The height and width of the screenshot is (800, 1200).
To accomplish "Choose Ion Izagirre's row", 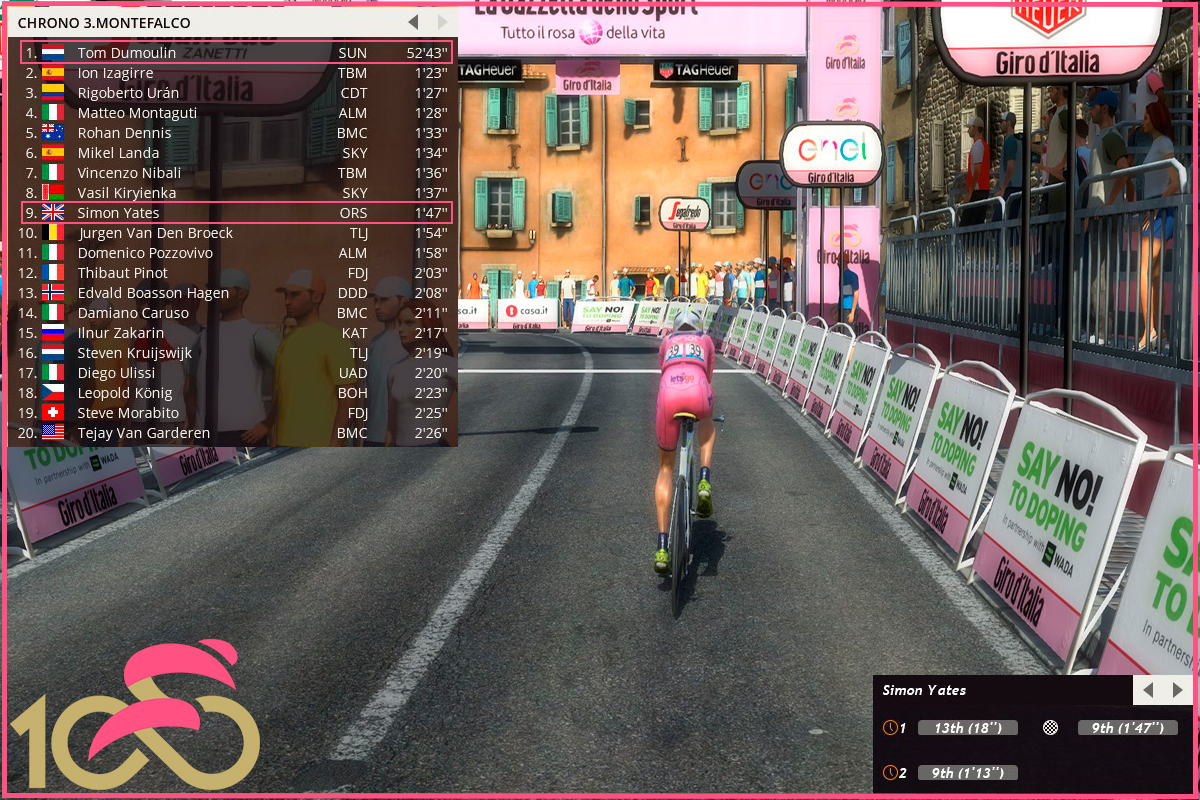I will [236, 73].
